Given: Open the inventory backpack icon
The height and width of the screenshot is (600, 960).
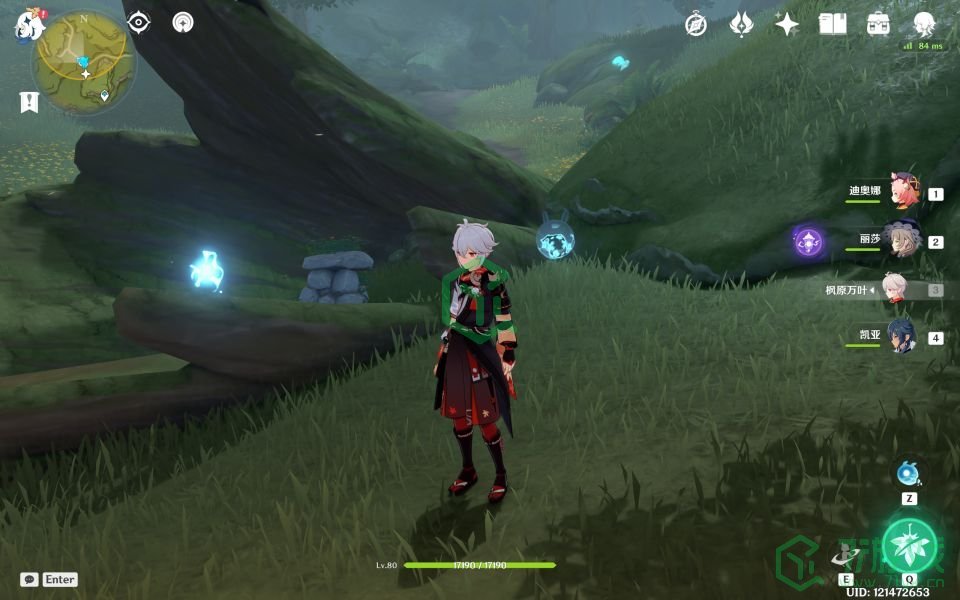Looking at the screenshot, I should (878, 24).
